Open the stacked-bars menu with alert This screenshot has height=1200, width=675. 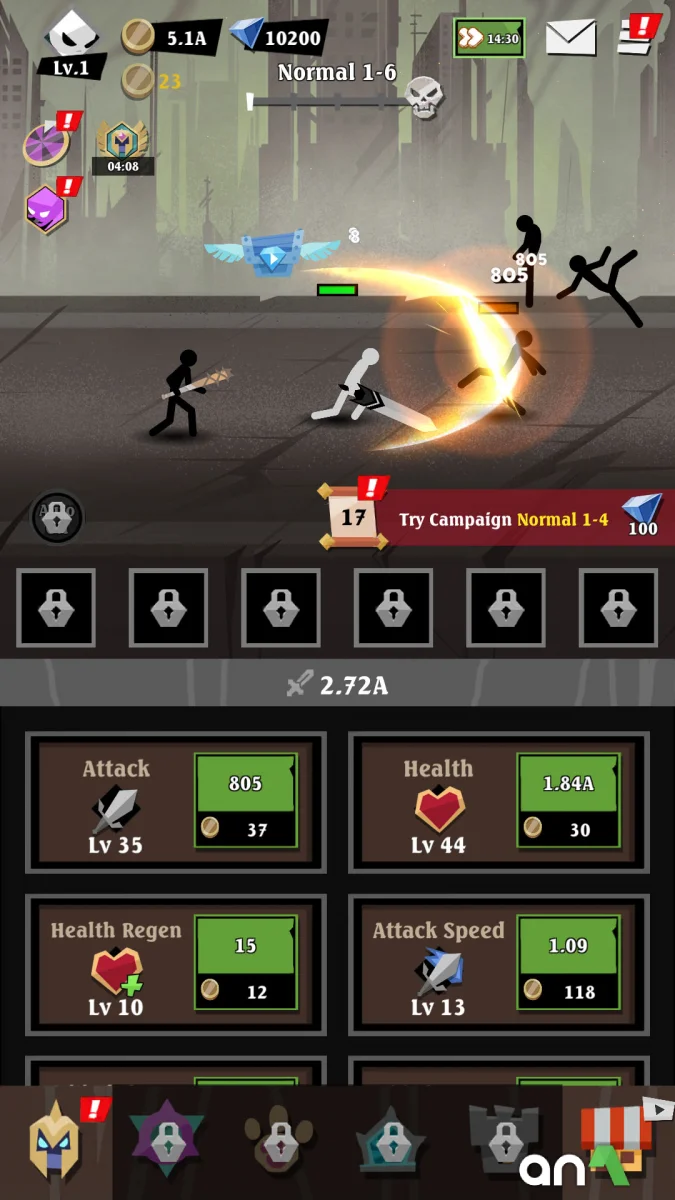pos(636,36)
